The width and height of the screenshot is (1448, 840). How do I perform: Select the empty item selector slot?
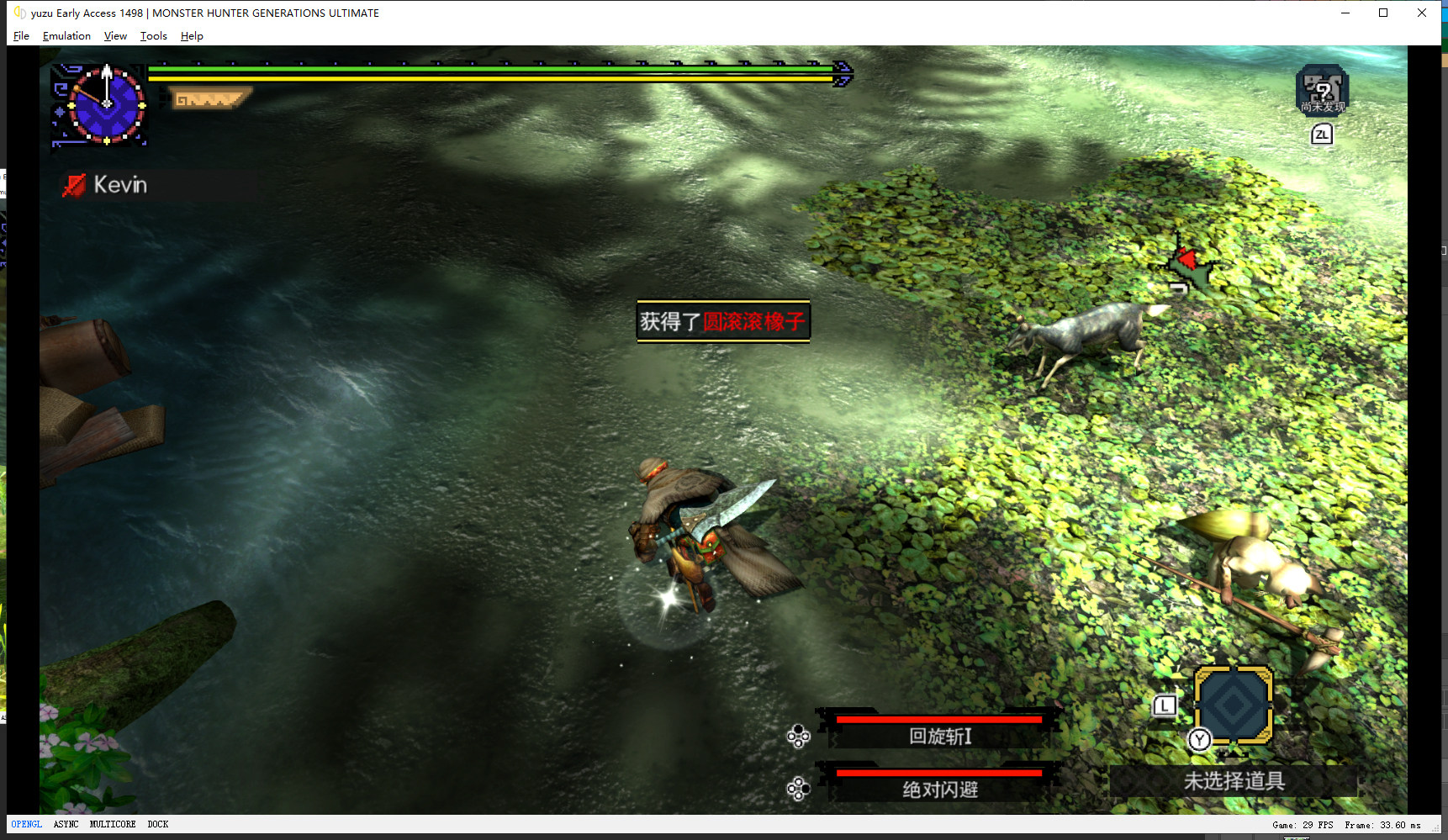click(1233, 705)
